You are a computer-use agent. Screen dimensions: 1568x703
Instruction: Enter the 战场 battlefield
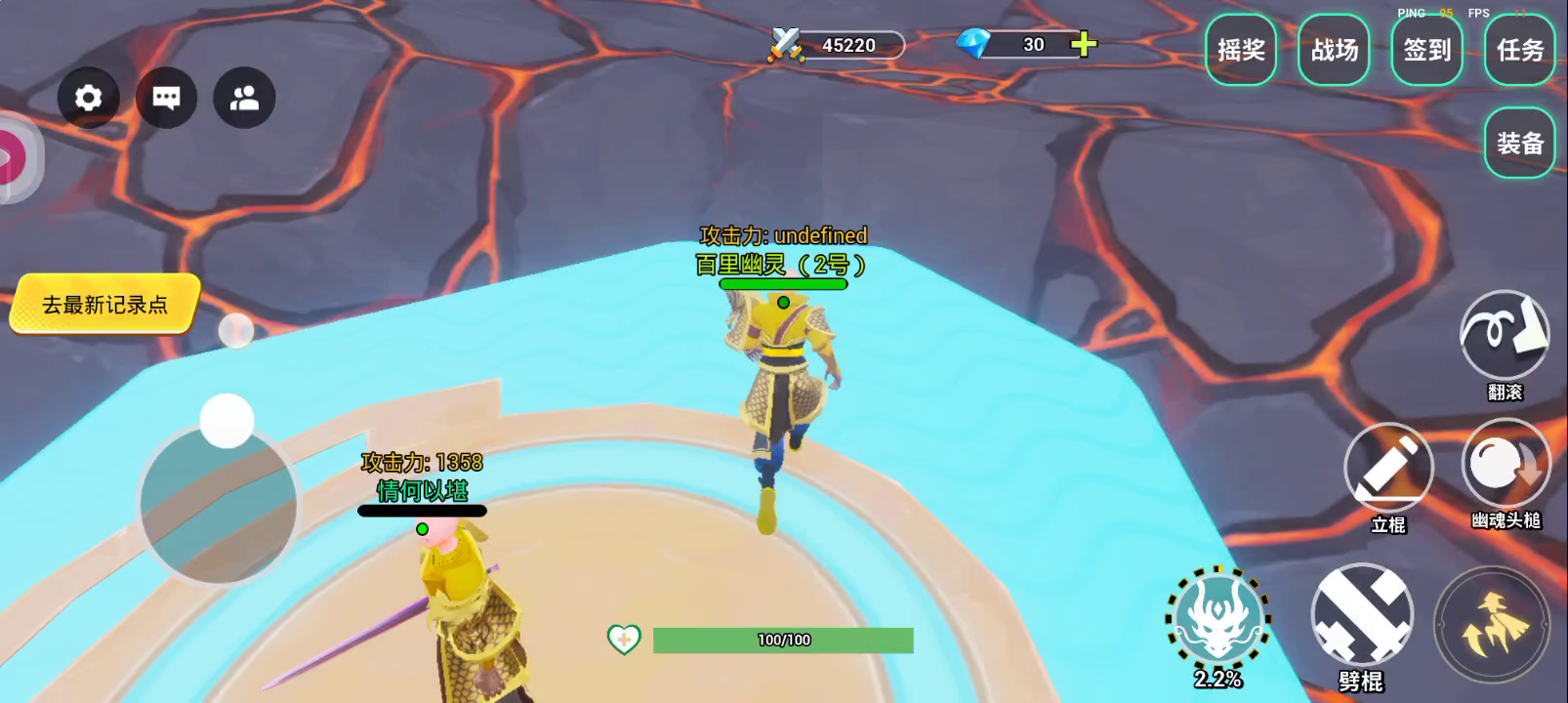[1334, 50]
